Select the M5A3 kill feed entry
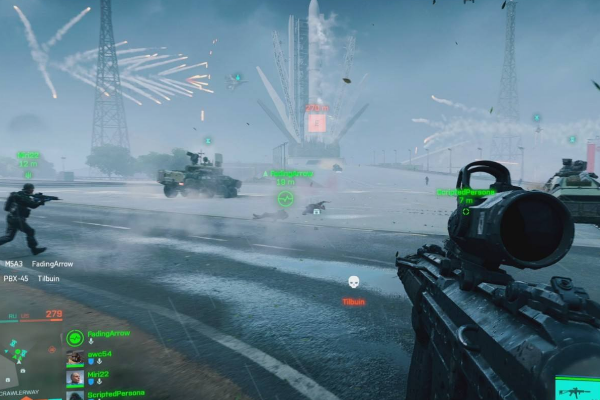600x400 pixels. [38, 264]
